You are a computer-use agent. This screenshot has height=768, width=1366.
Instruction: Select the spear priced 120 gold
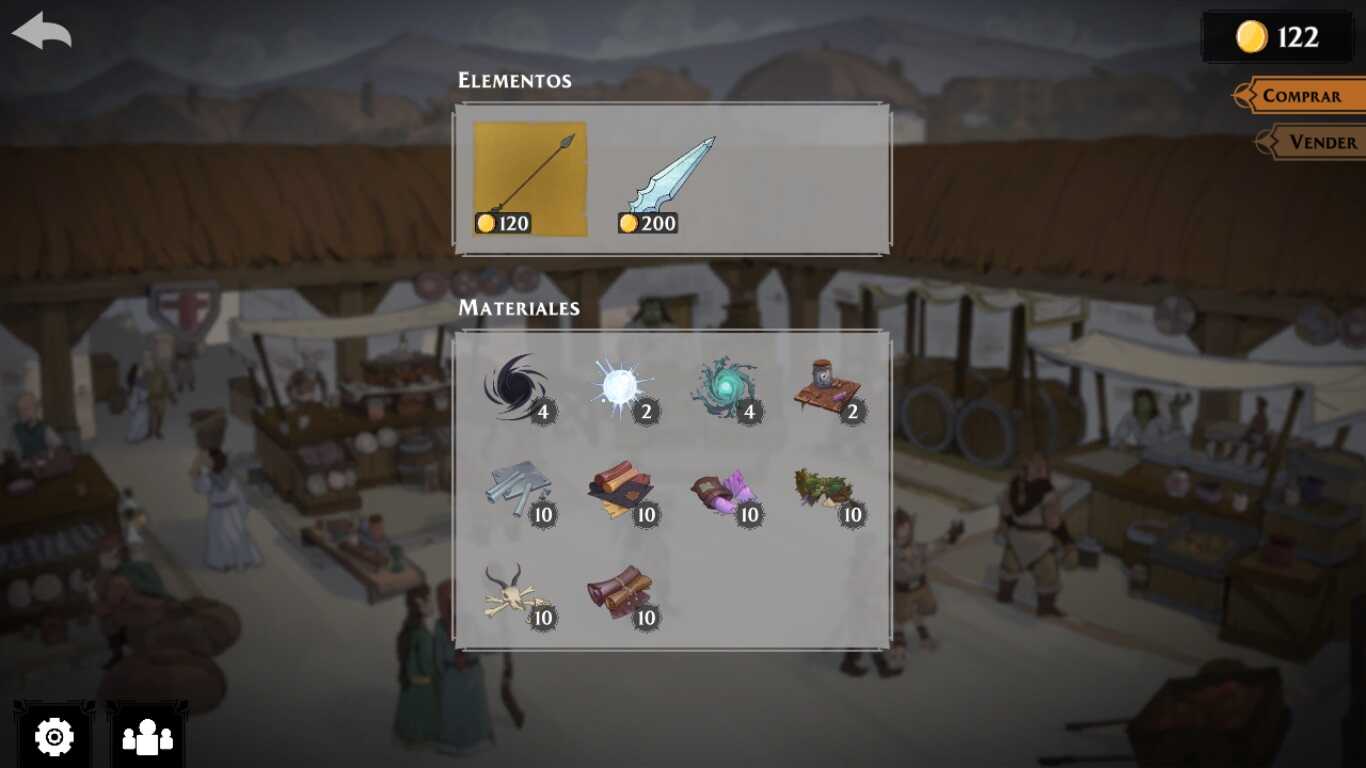(x=530, y=179)
